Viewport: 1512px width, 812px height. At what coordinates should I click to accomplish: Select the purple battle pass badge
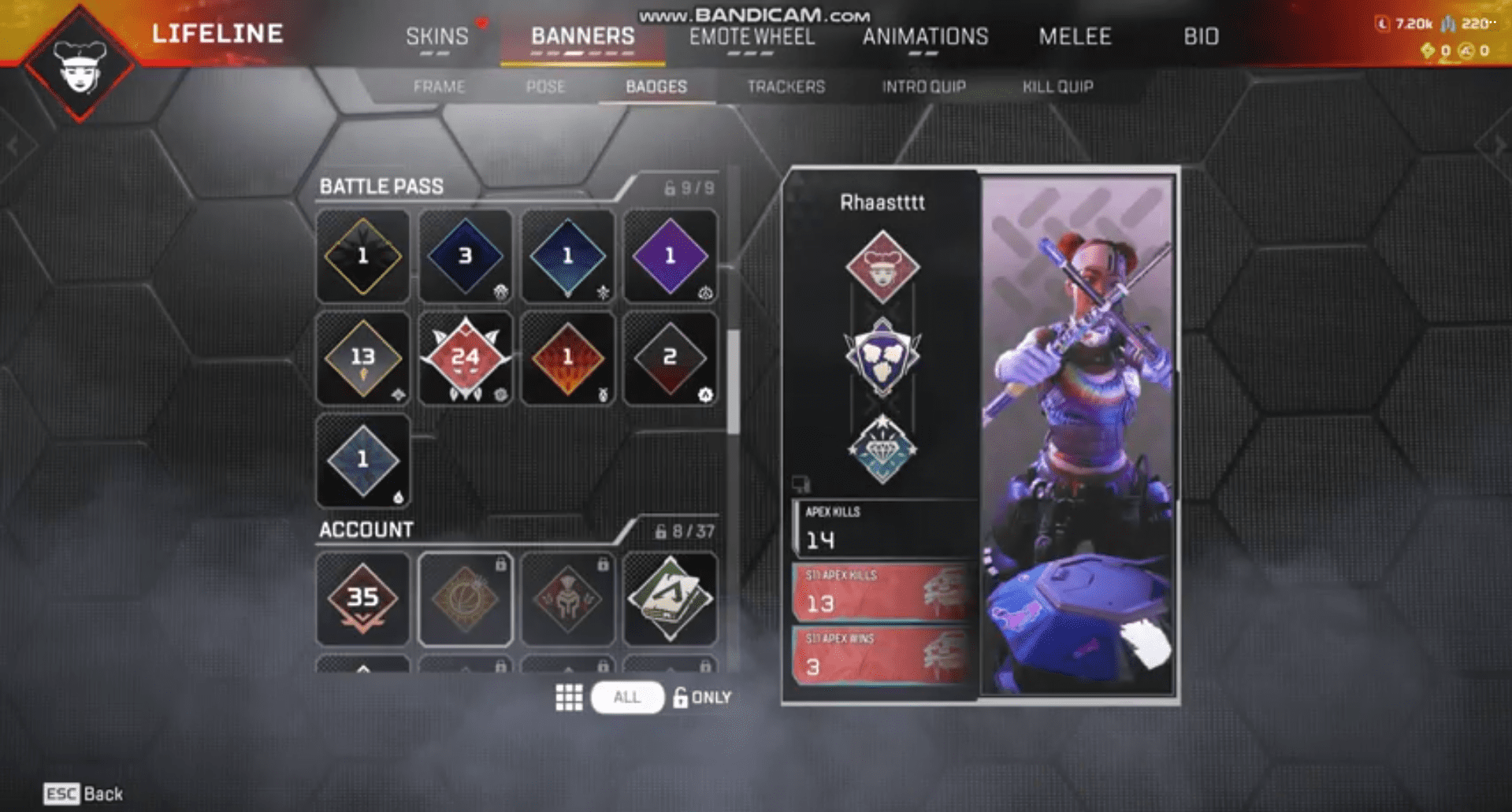[671, 256]
